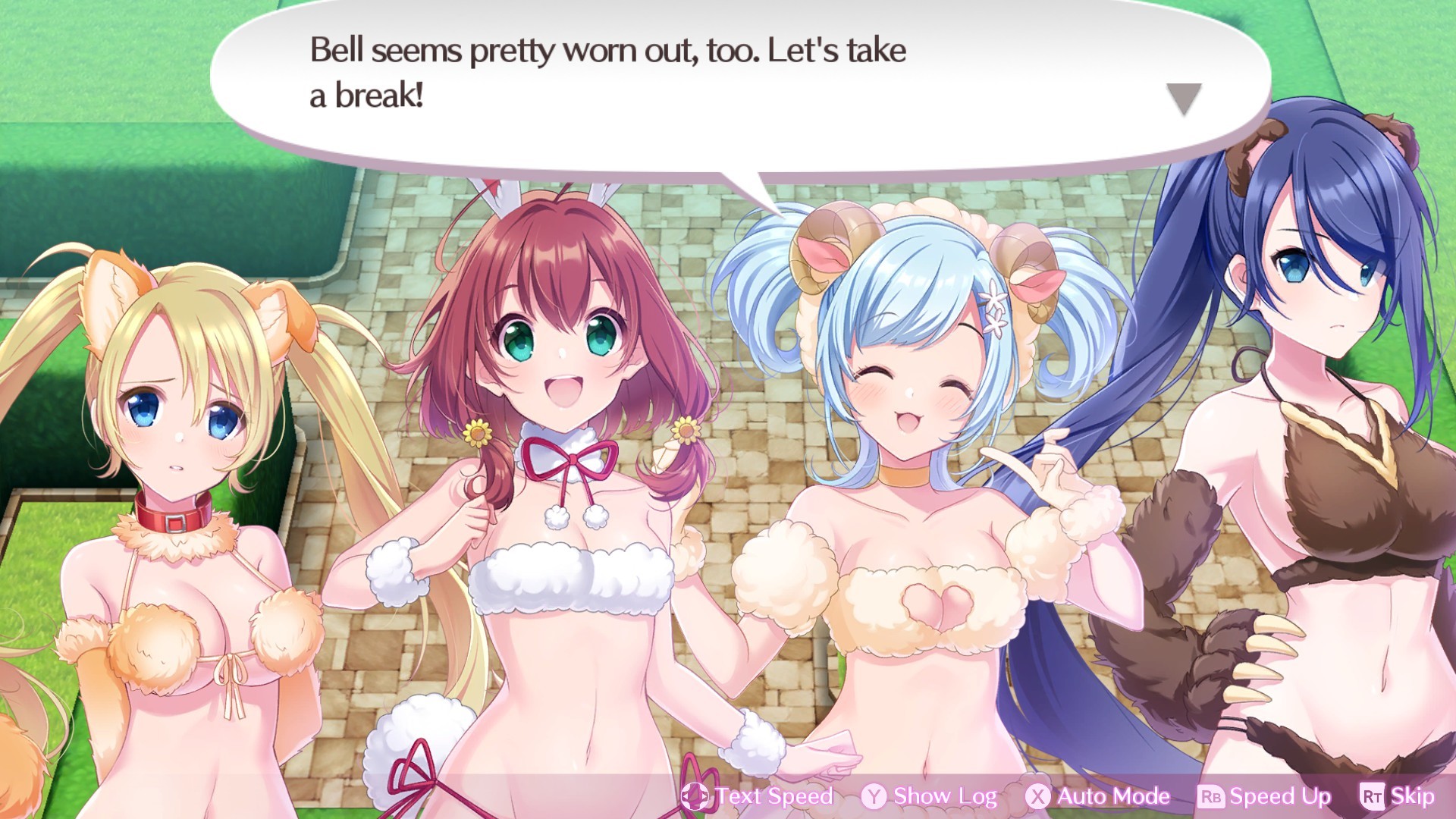Select the Y button icon next to Show Log

coord(874,796)
